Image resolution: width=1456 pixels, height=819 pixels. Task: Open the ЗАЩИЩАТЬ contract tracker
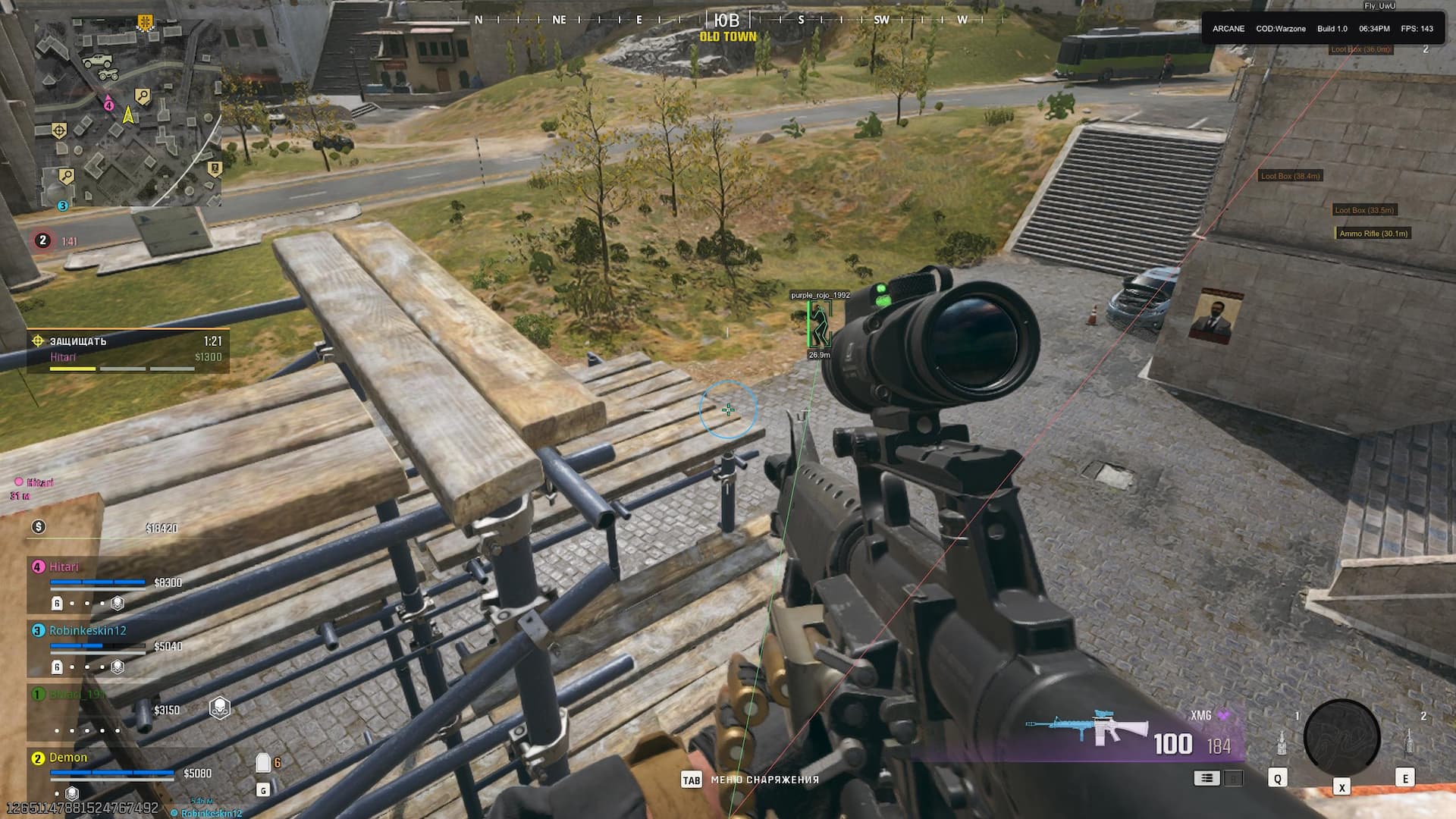coord(127,350)
